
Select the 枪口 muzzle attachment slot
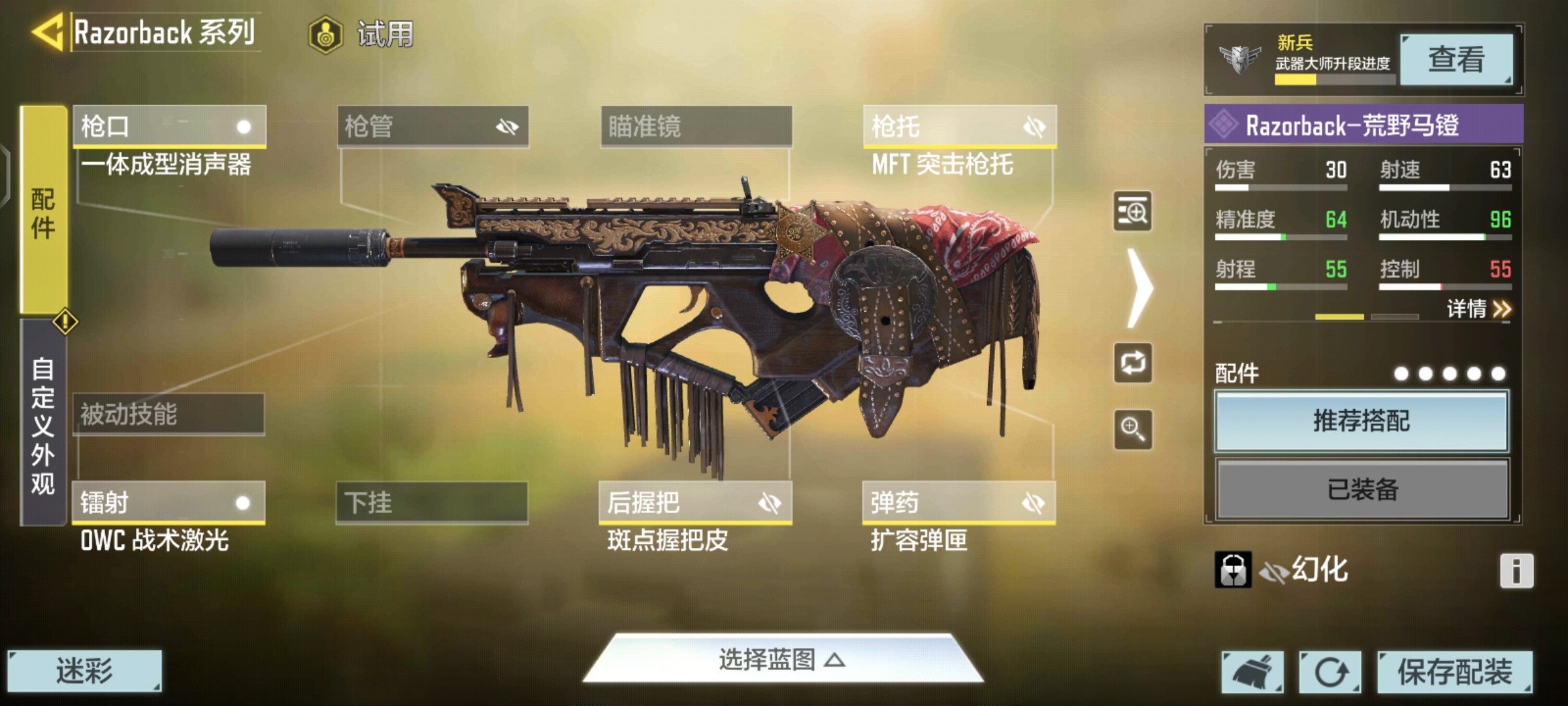(x=169, y=126)
